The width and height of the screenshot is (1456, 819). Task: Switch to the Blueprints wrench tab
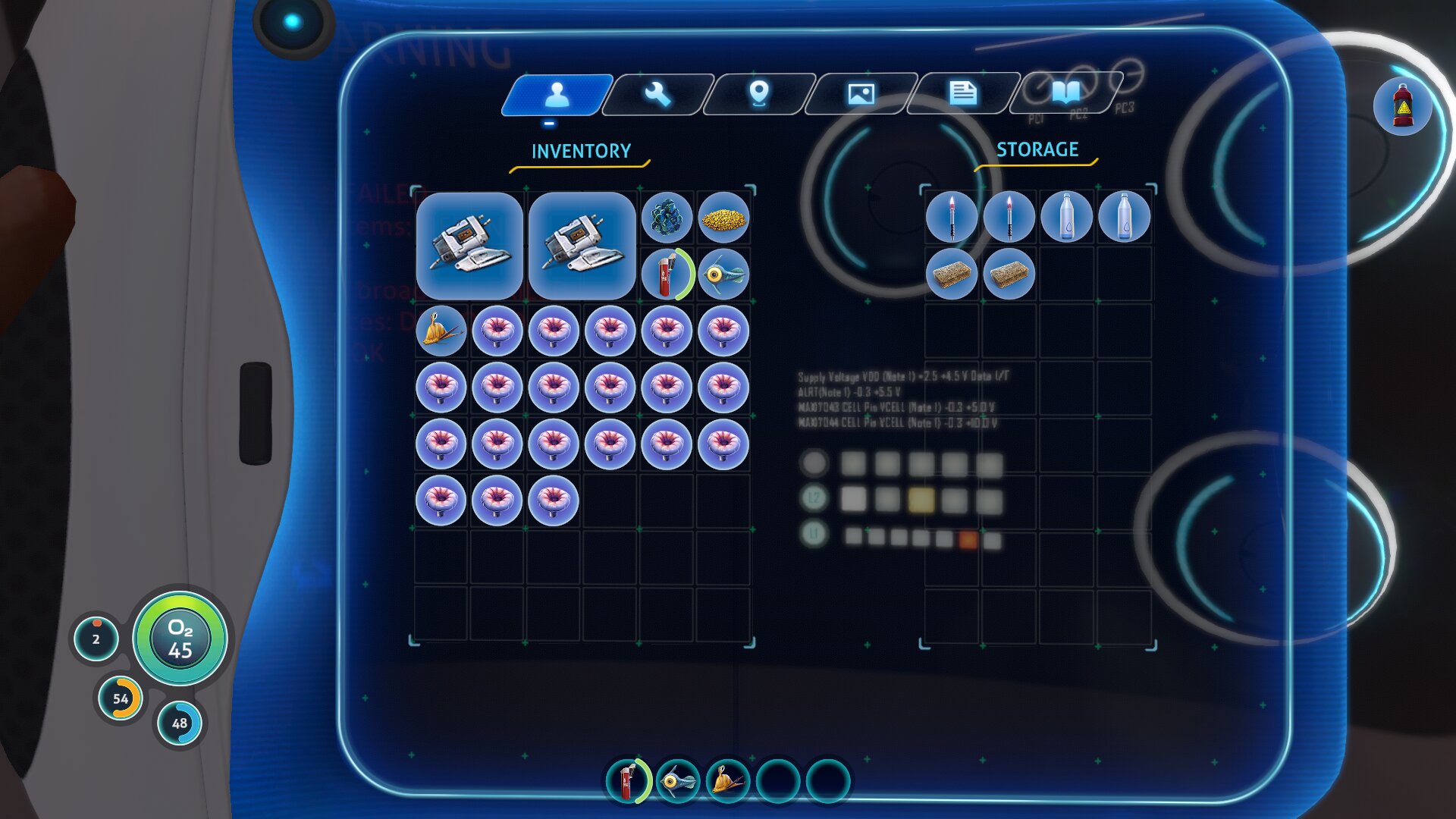coord(657,94)
